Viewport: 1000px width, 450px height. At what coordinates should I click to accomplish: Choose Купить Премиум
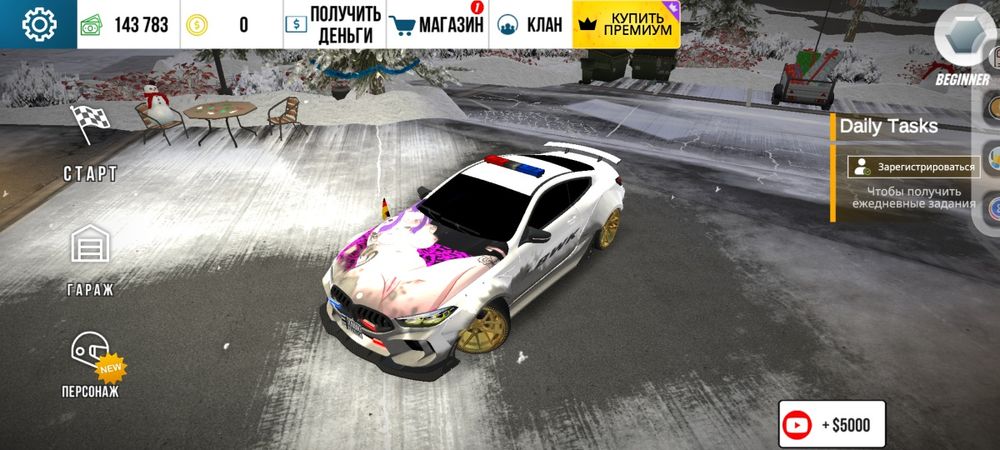[x=627, y=25]
